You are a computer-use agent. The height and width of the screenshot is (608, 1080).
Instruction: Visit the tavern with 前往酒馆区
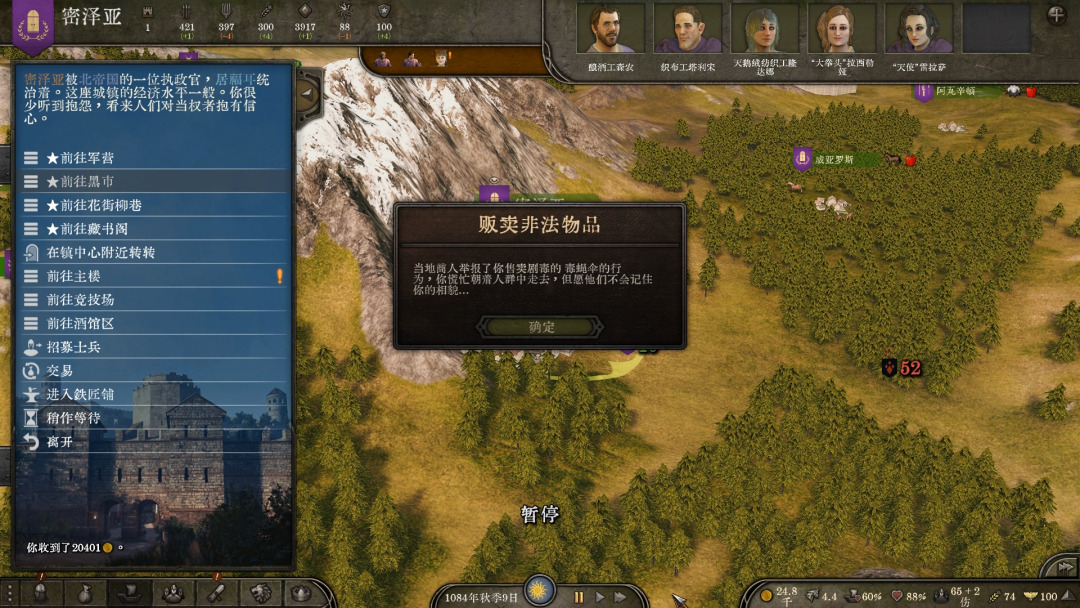point(80,323)
